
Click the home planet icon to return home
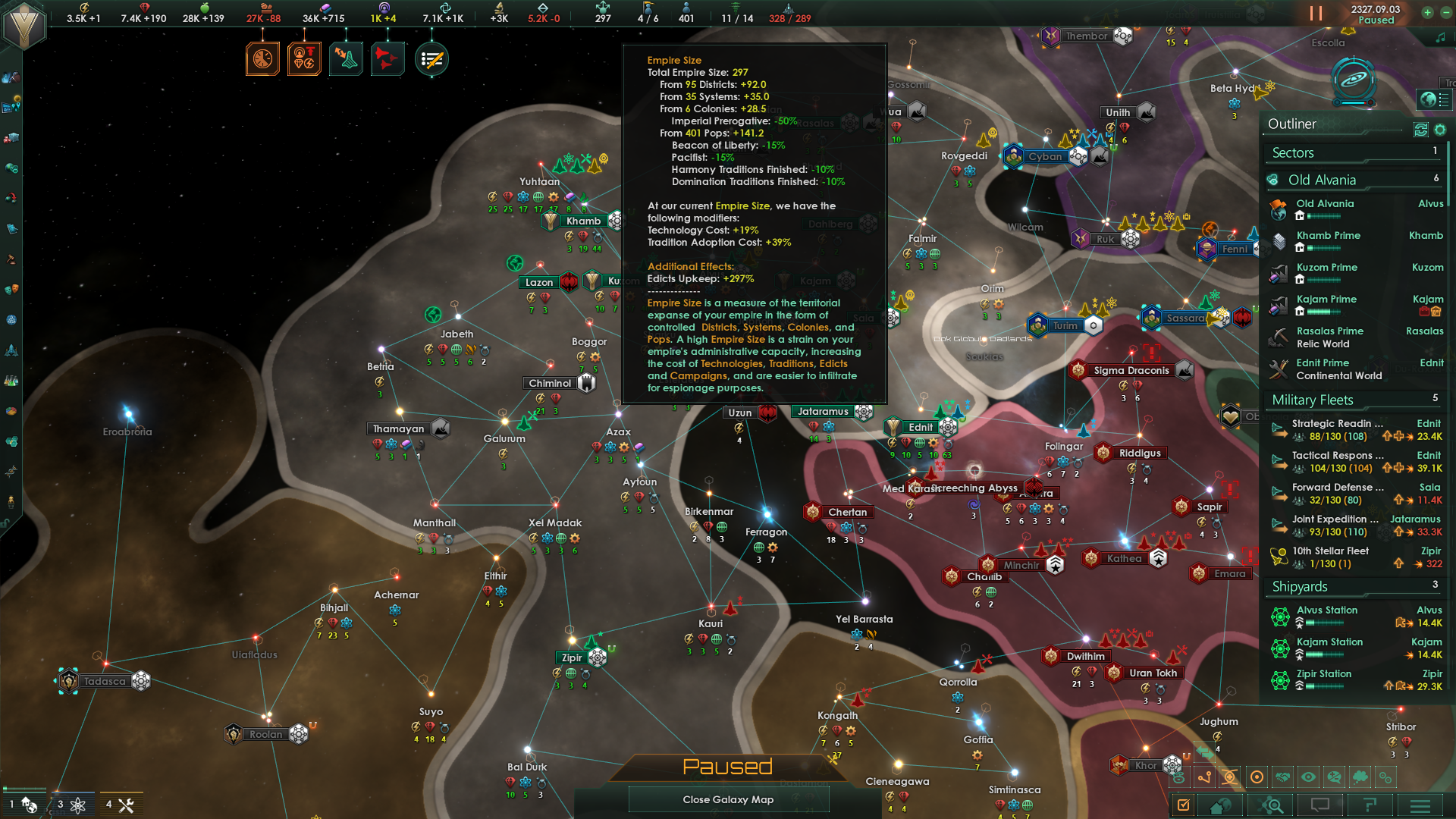click(1220, 806)
